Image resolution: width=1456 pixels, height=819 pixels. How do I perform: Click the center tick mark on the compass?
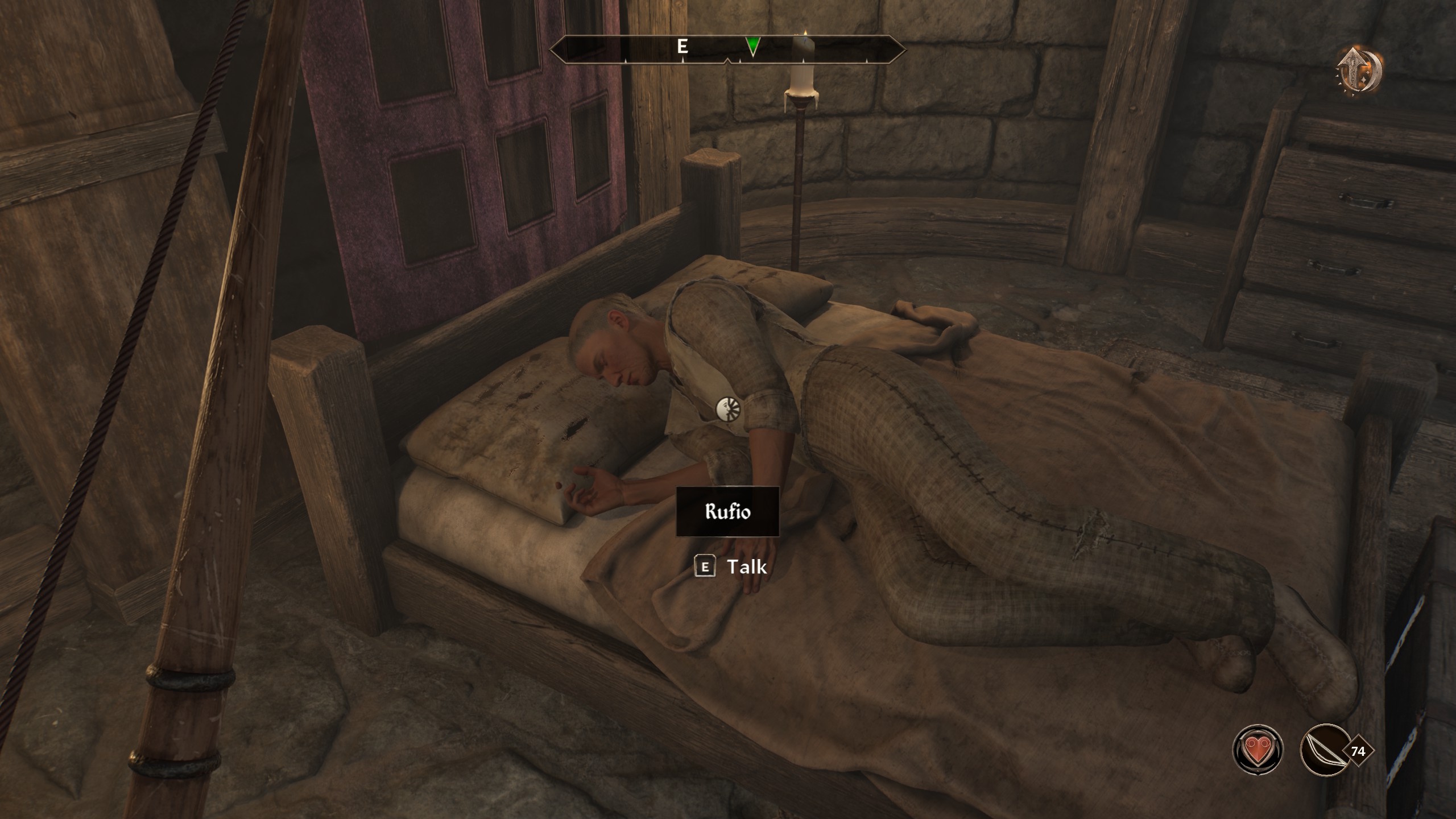(728, 60)
